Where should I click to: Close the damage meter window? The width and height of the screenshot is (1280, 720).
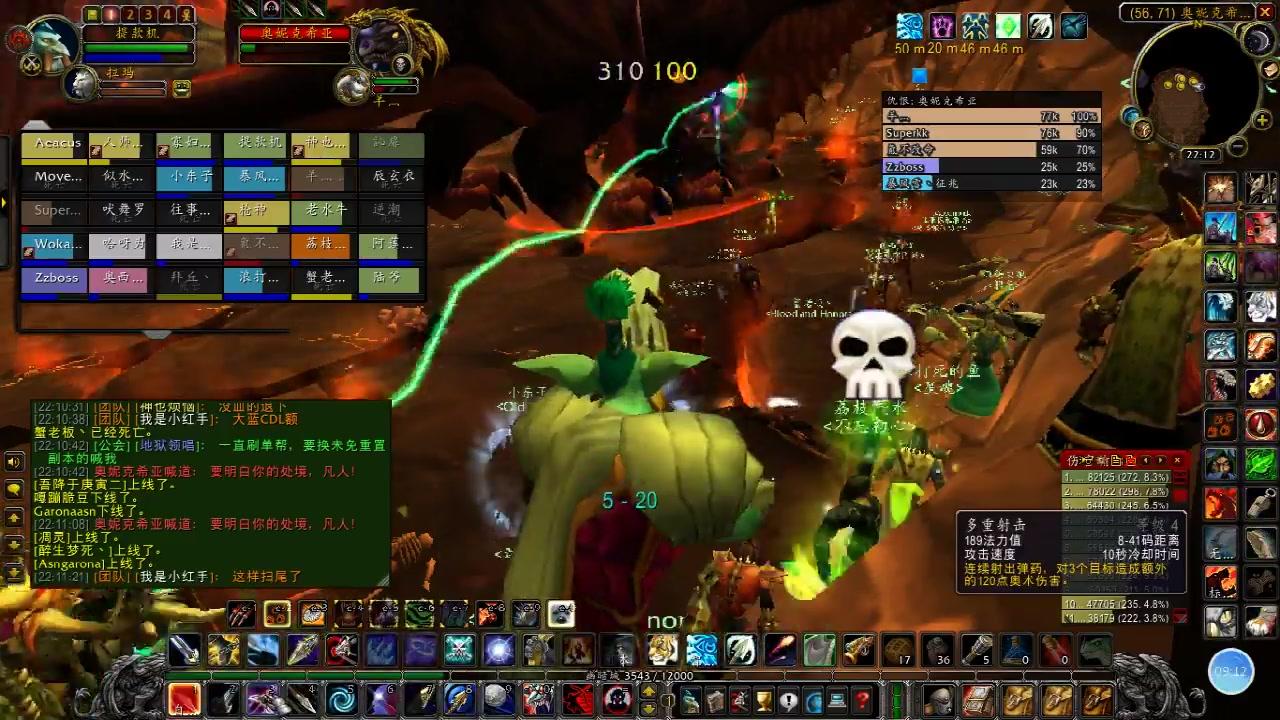pos(1178,460)
